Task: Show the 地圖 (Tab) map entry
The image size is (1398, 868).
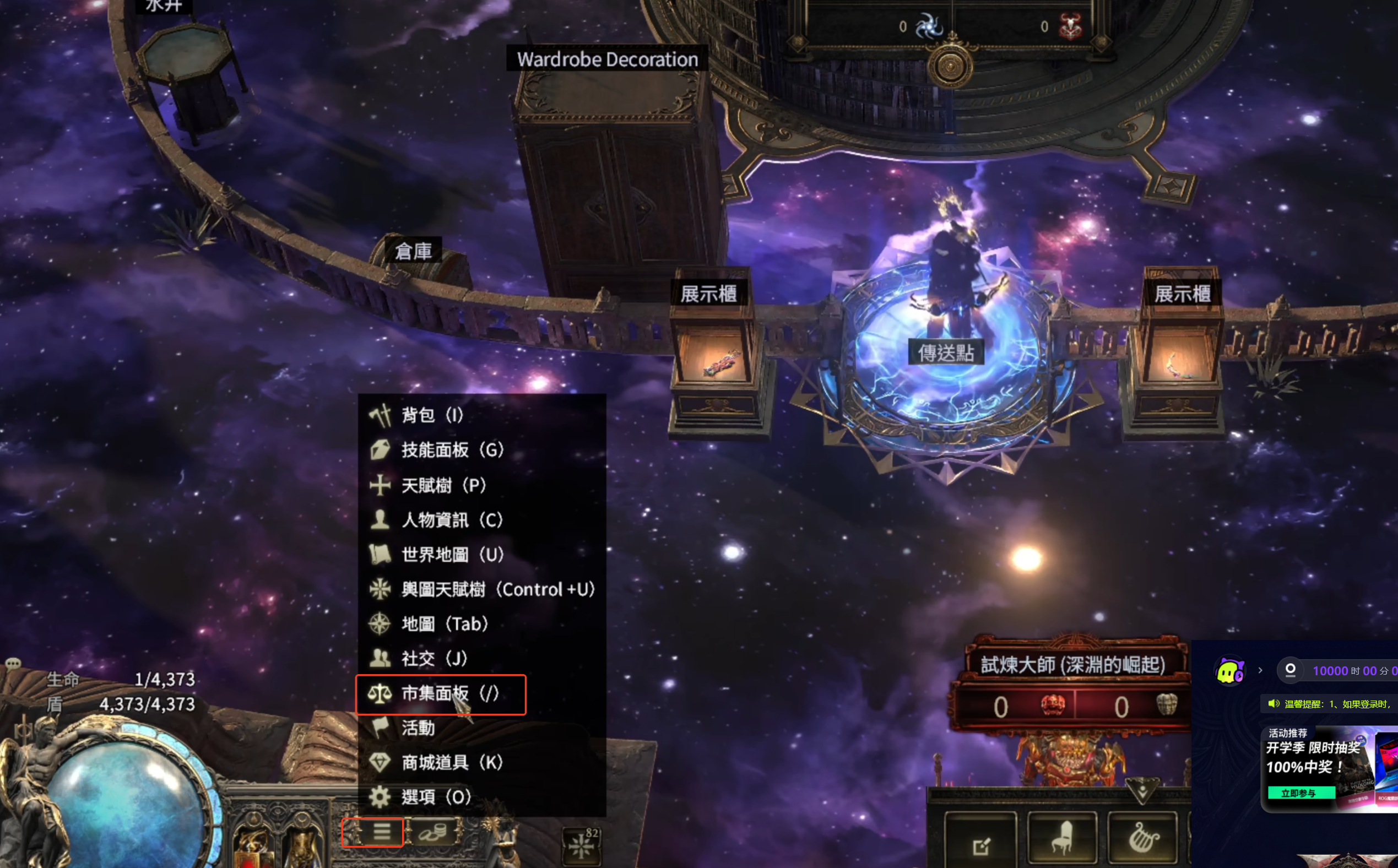Action: [445, 623]
